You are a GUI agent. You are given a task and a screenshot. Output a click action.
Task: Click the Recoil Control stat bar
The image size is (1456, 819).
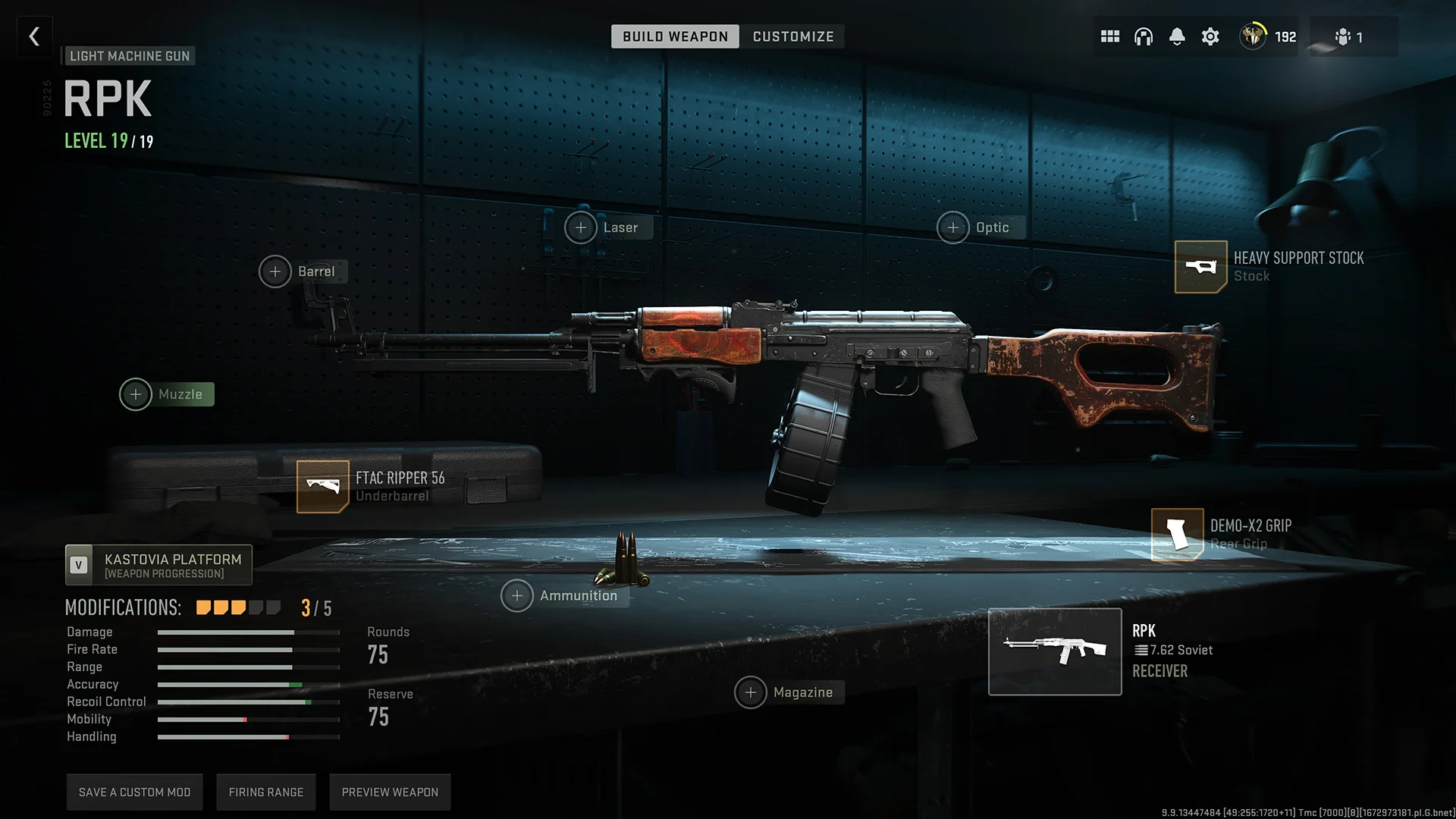click(x=247, y=701)
